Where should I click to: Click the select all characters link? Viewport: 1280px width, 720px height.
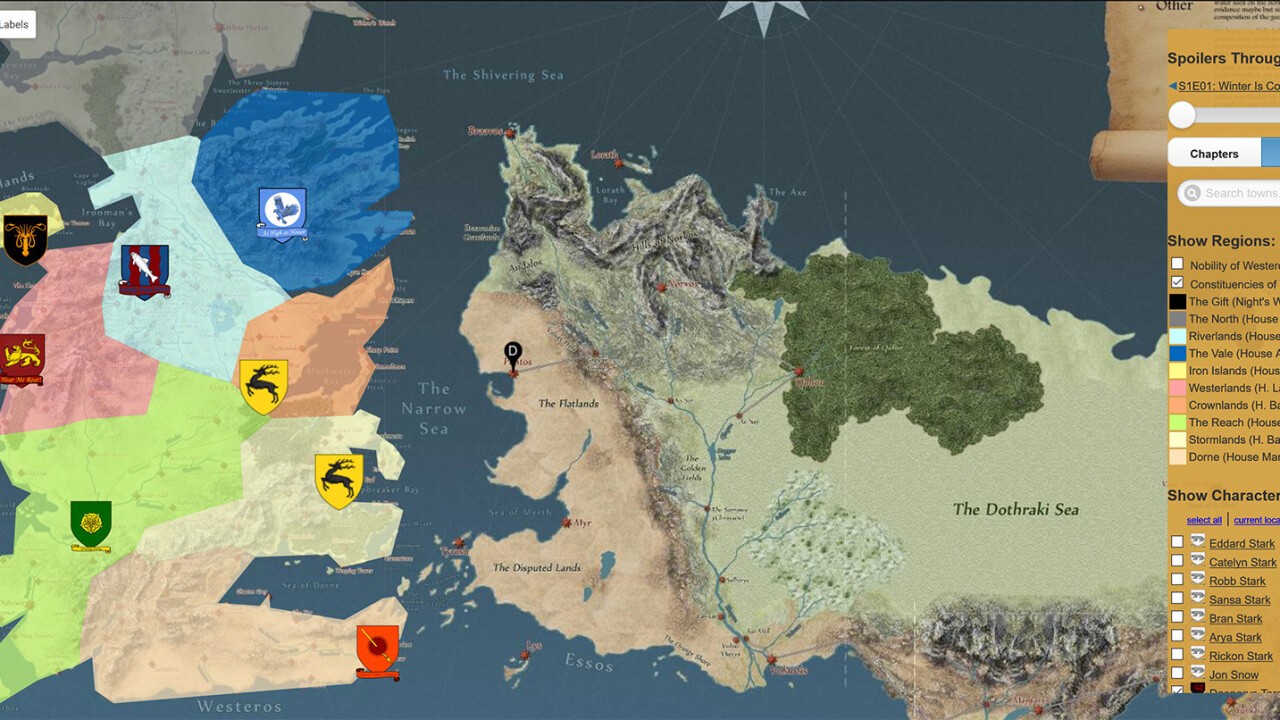[x=1204, y=520]
